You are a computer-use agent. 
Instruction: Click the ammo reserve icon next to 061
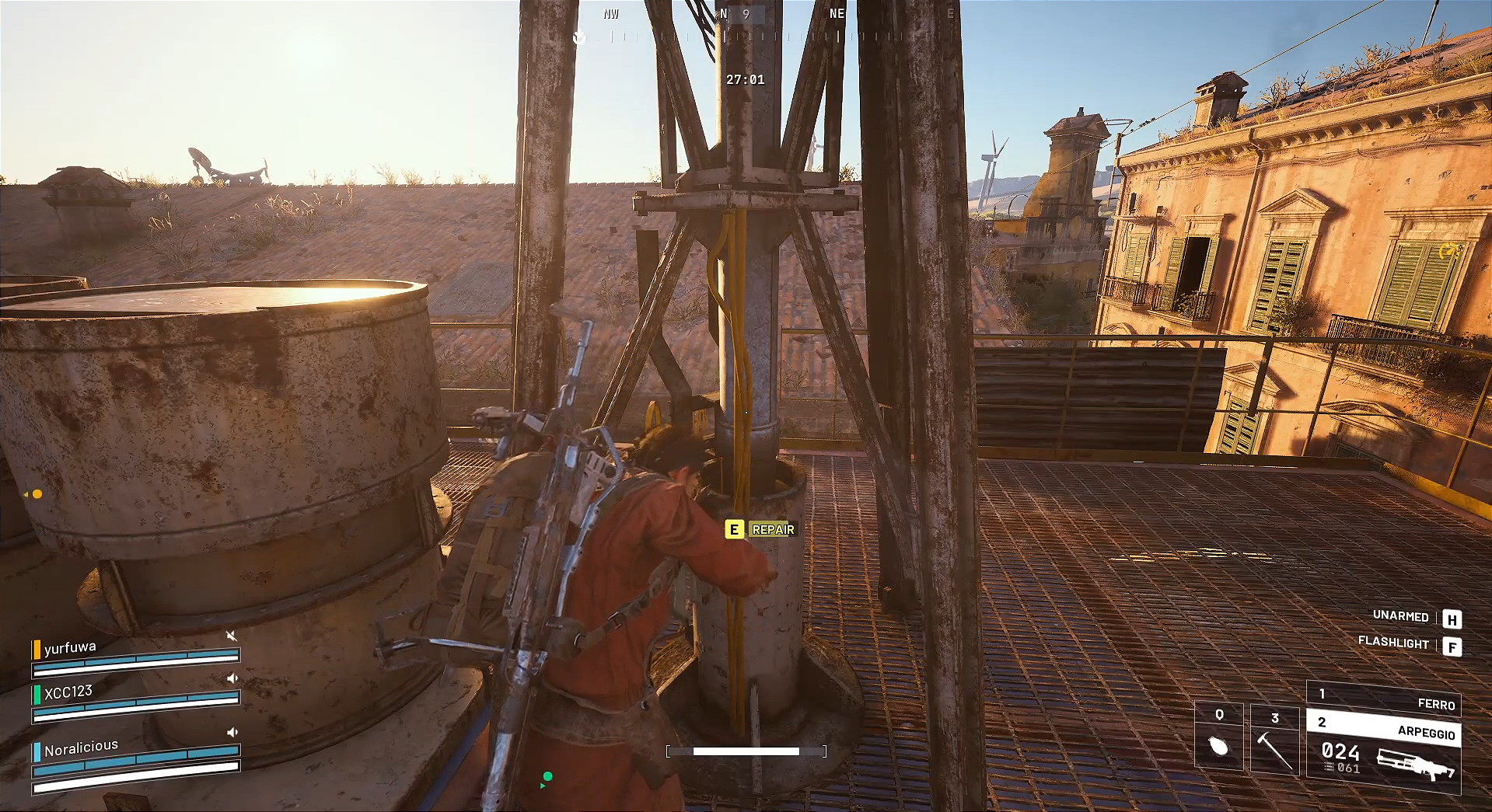1328,768
